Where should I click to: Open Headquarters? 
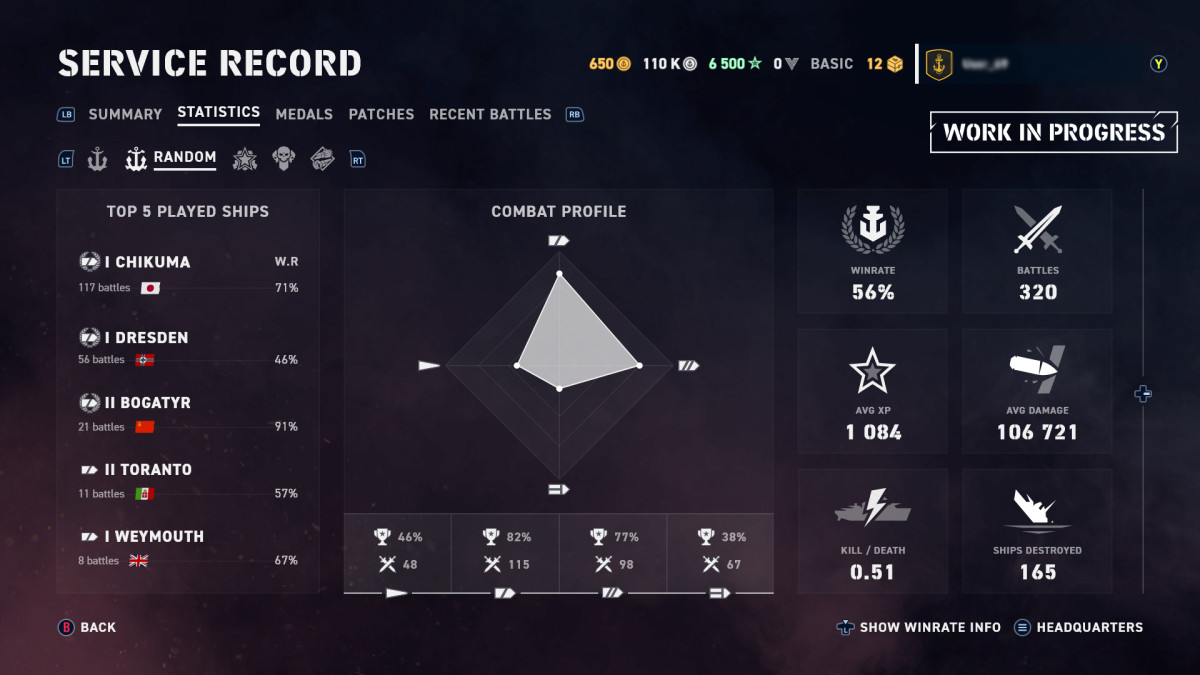pyautogui.click(x=1078, y=628)
